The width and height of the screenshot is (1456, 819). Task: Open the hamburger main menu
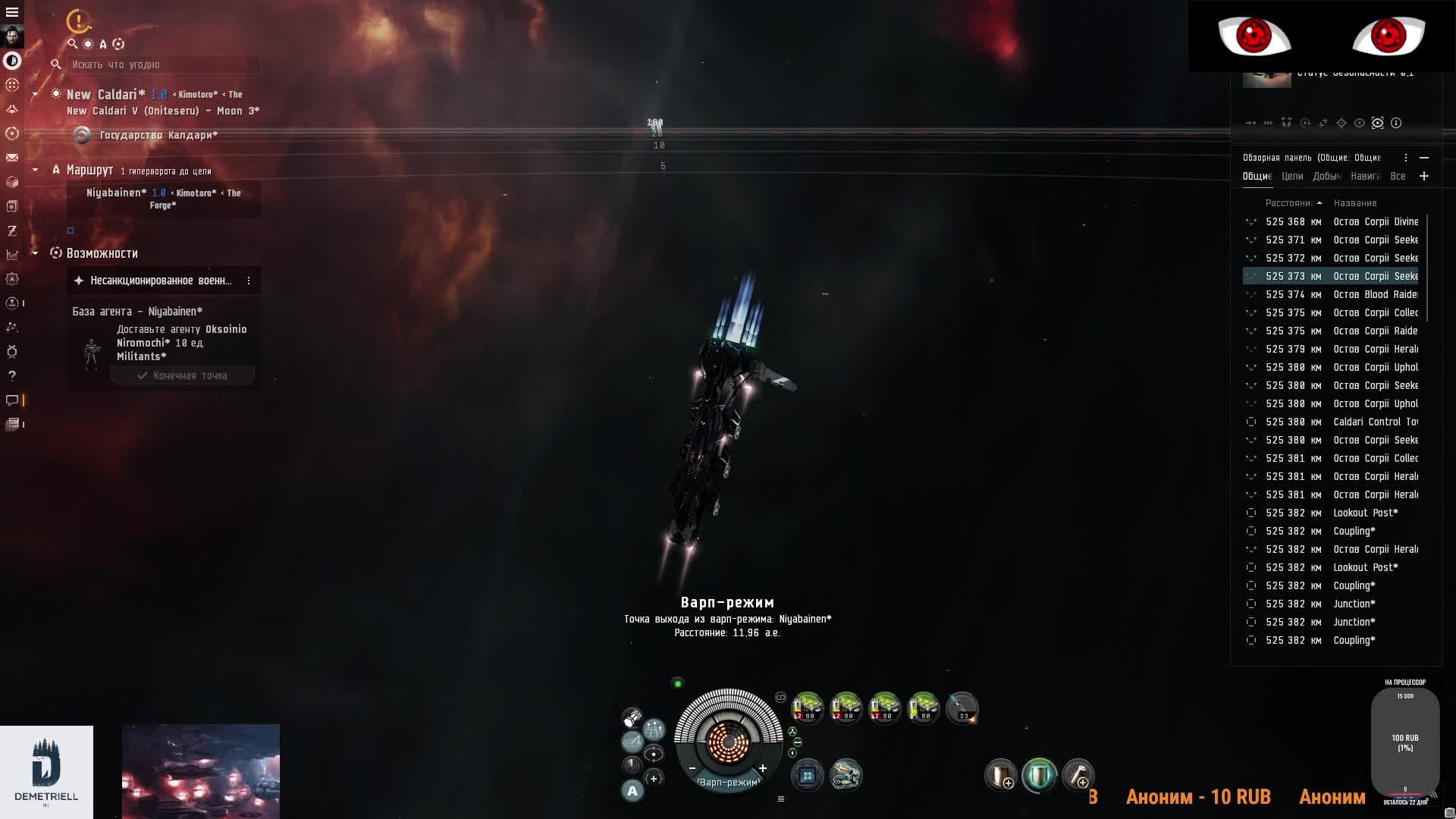click(12, 12)
